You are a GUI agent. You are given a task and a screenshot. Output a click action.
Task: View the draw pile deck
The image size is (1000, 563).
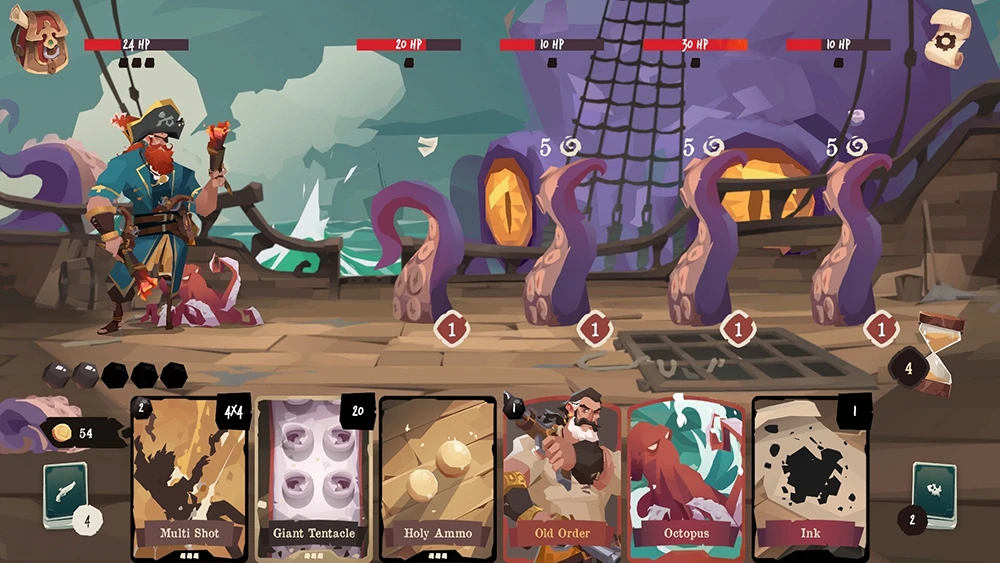pyautogui.click(x=65, y=494)
